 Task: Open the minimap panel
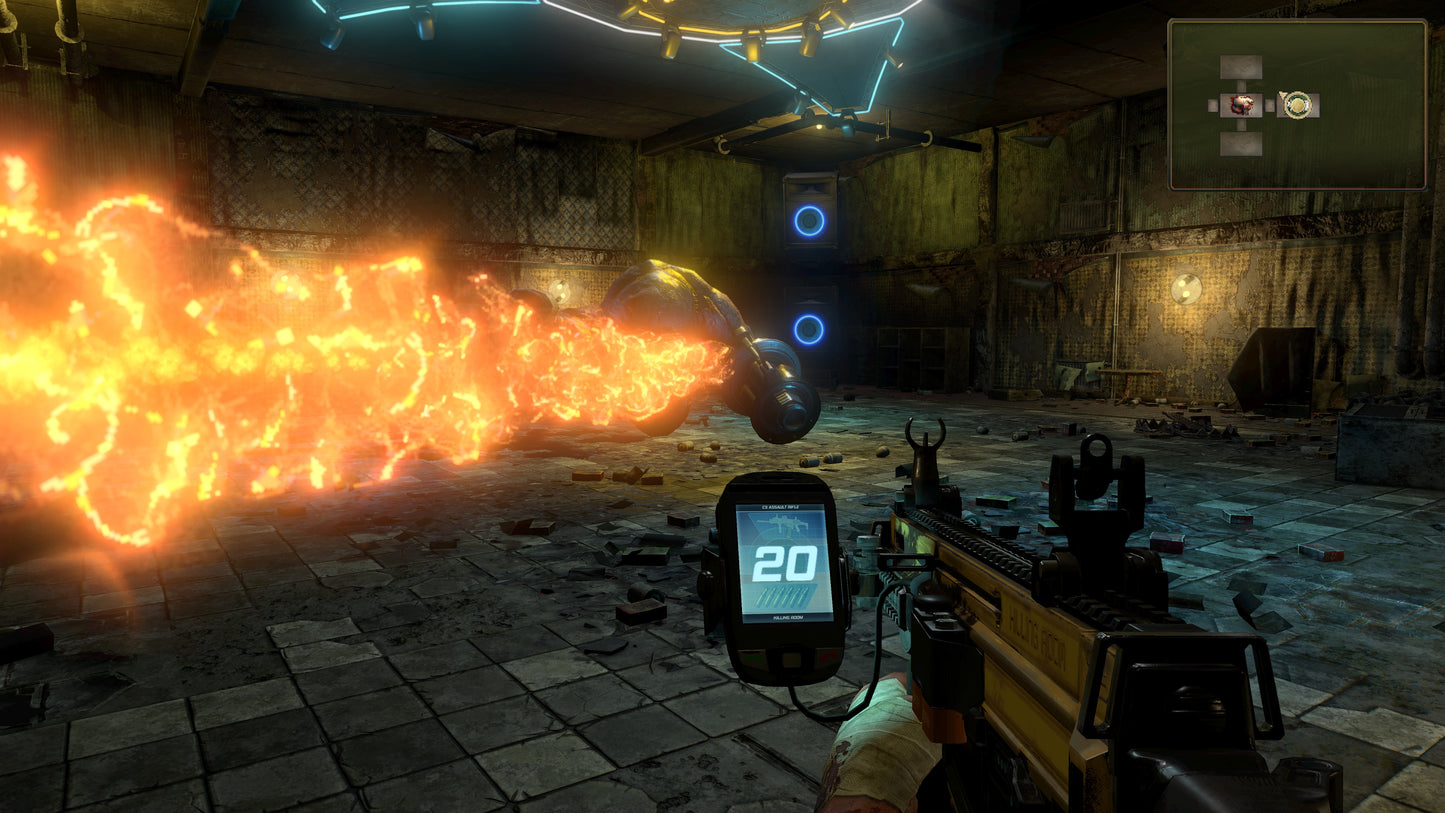tap(1297, 104)
